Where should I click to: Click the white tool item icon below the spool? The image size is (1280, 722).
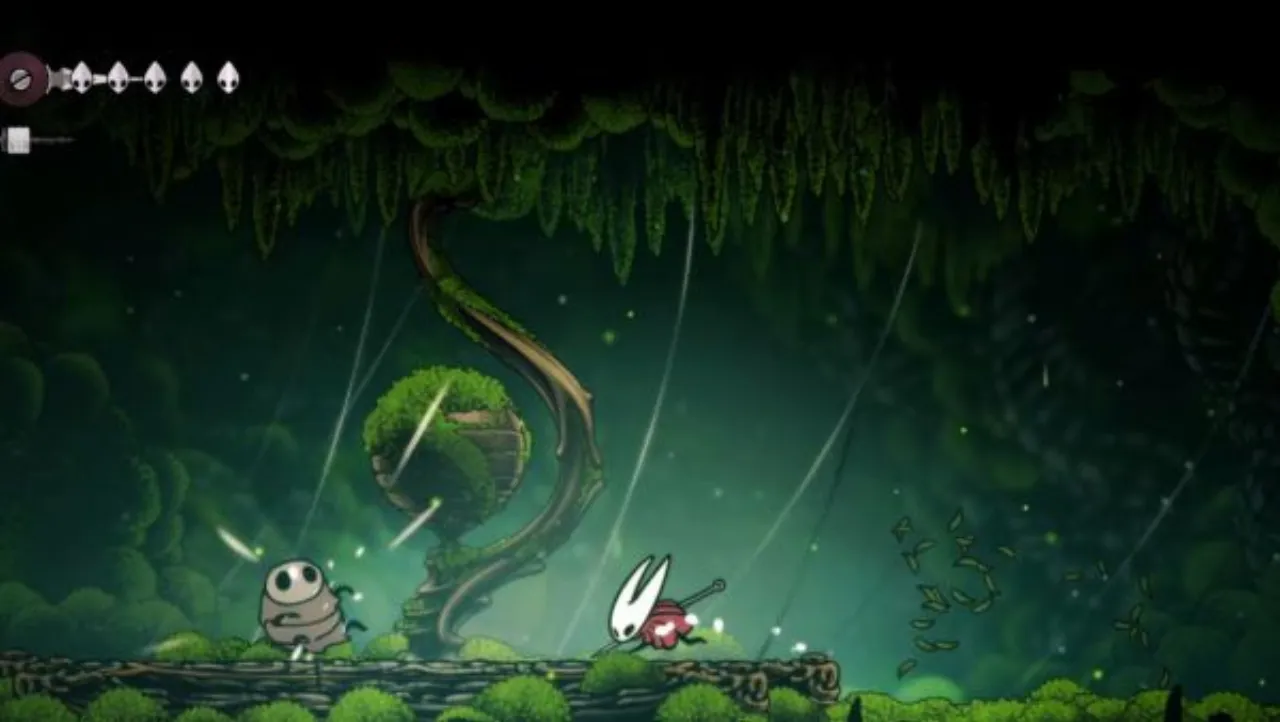[18, 138]
